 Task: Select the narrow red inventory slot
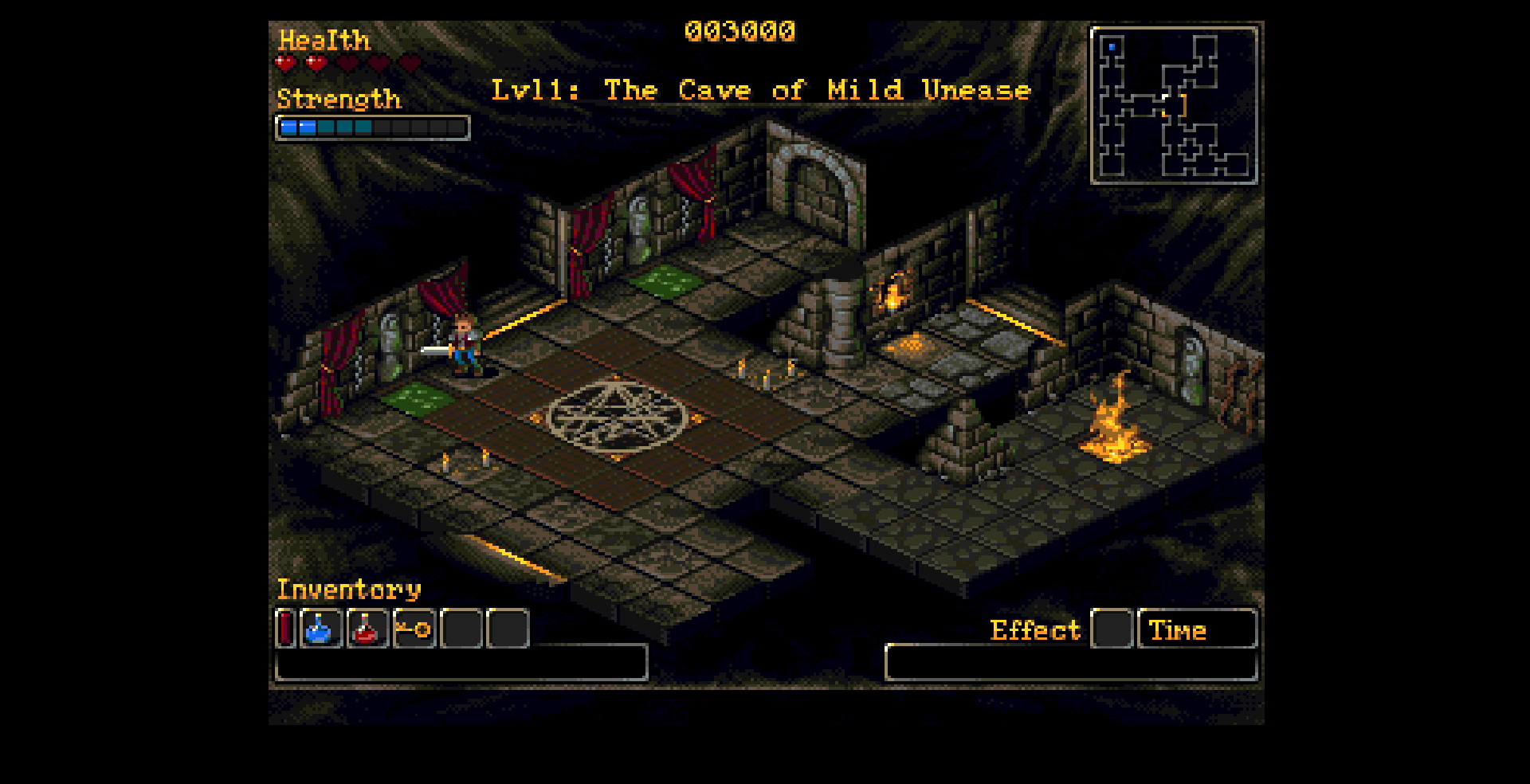(285, 629)
